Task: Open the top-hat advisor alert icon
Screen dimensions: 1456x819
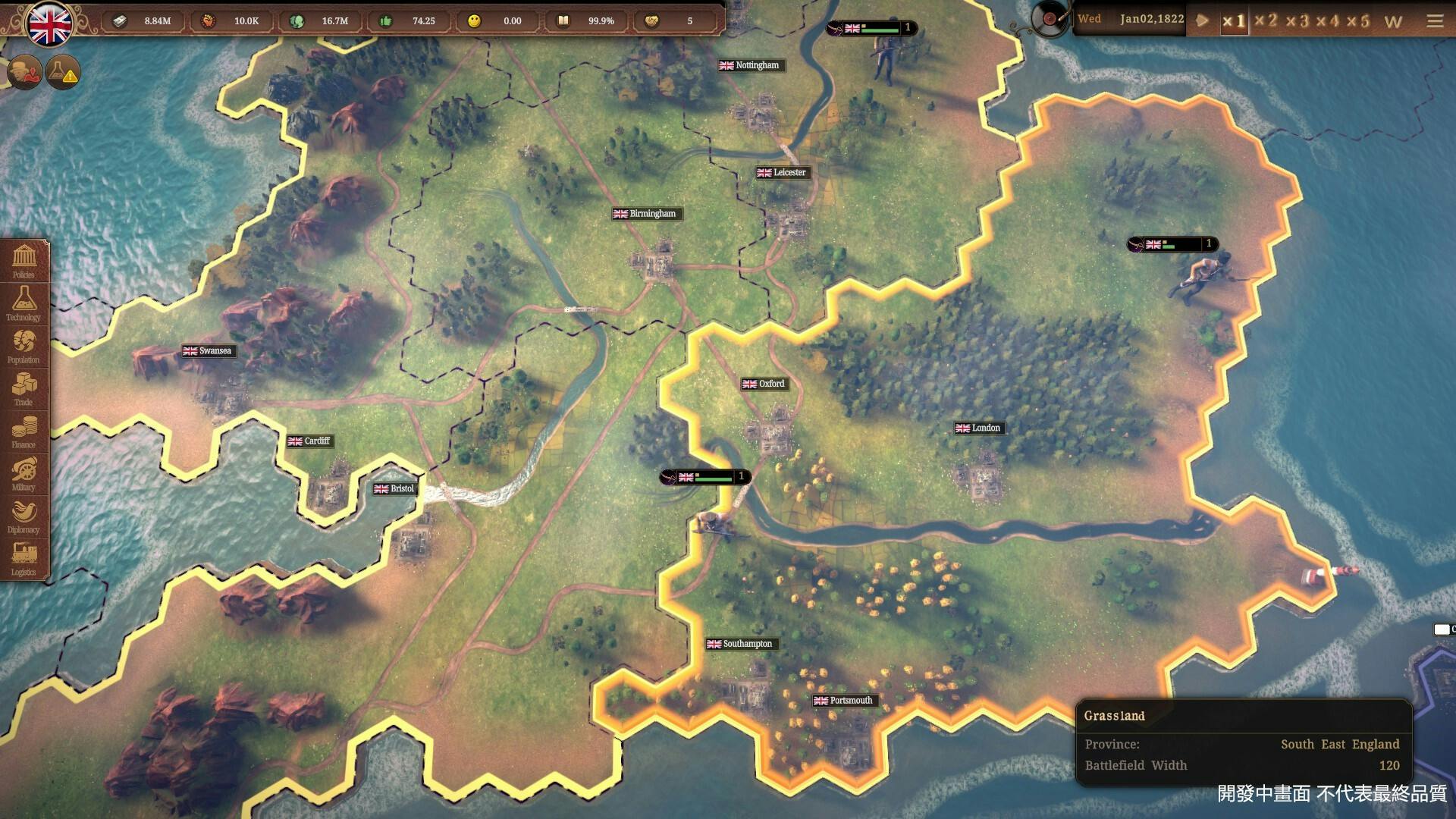Action: (x=24, y=73)
